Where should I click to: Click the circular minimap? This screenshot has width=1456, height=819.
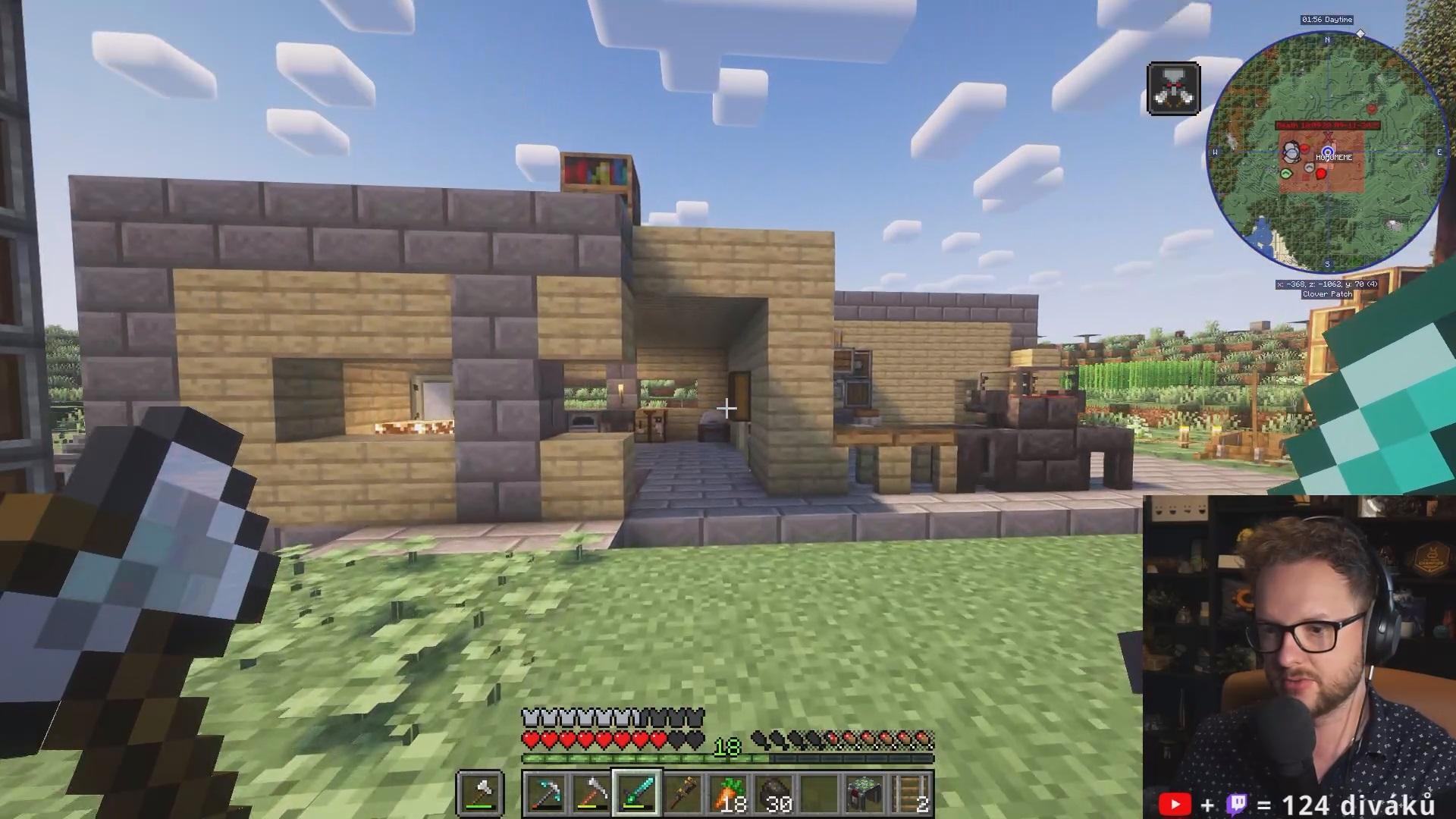(x=1327, y=152)
